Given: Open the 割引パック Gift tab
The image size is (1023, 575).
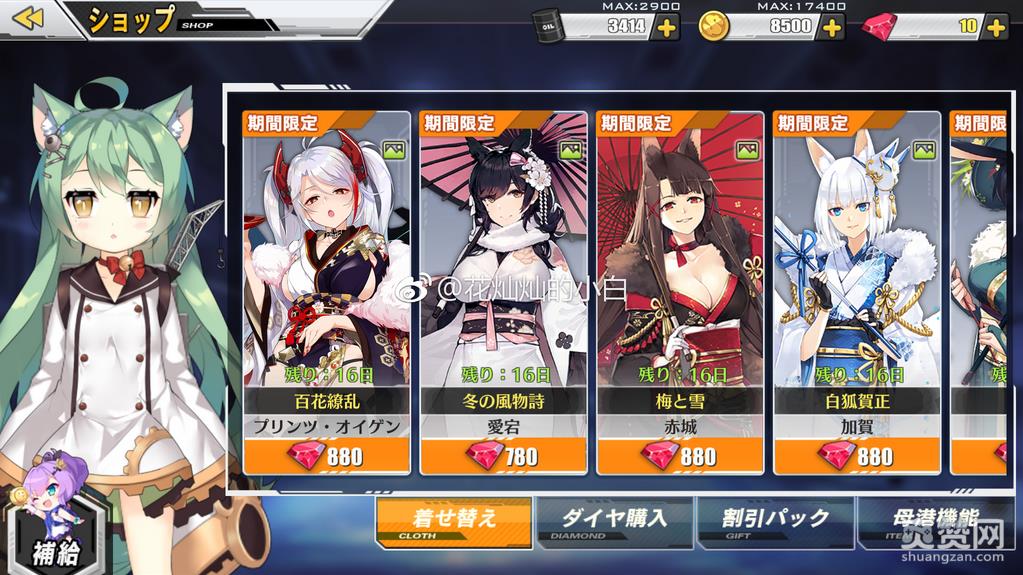Looking at the screenshot, I should click(776, 520).
